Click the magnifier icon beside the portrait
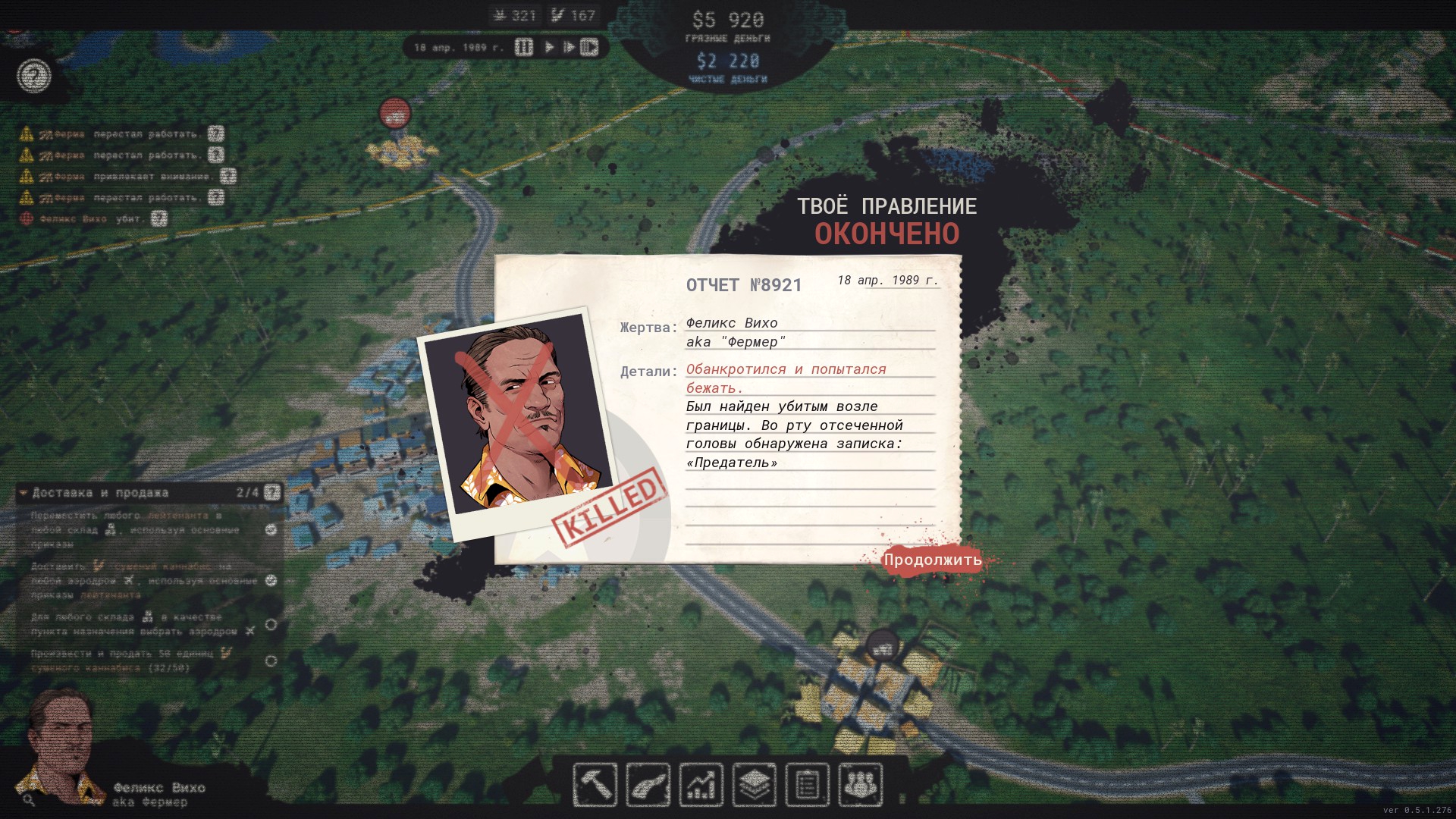This screenshot has height=819, width=1456. (29, 799)
